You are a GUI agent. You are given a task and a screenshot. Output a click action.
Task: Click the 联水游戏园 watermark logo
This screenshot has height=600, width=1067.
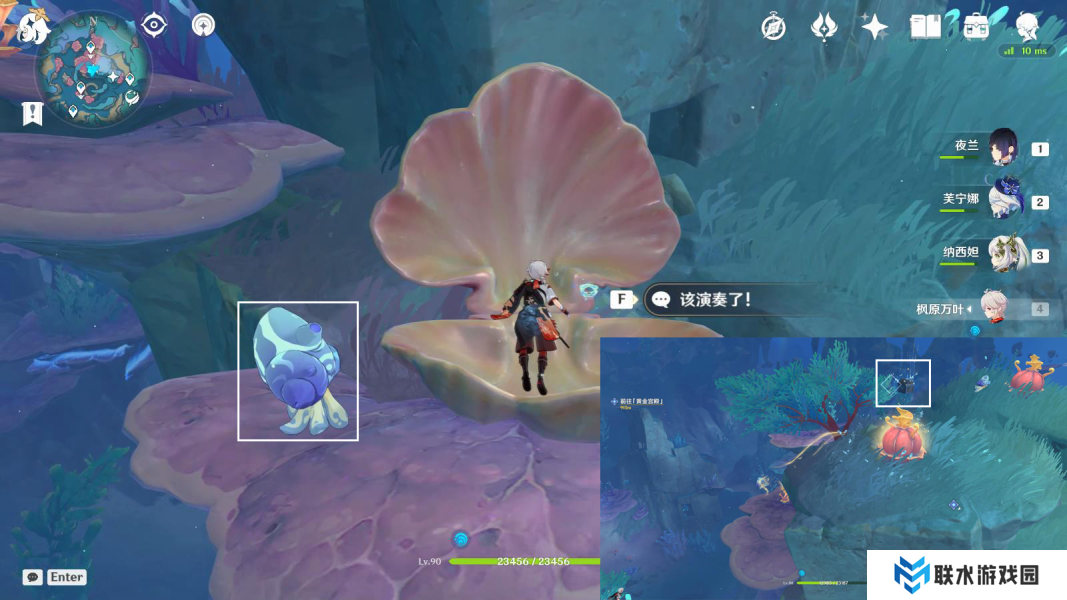point(967,575)
